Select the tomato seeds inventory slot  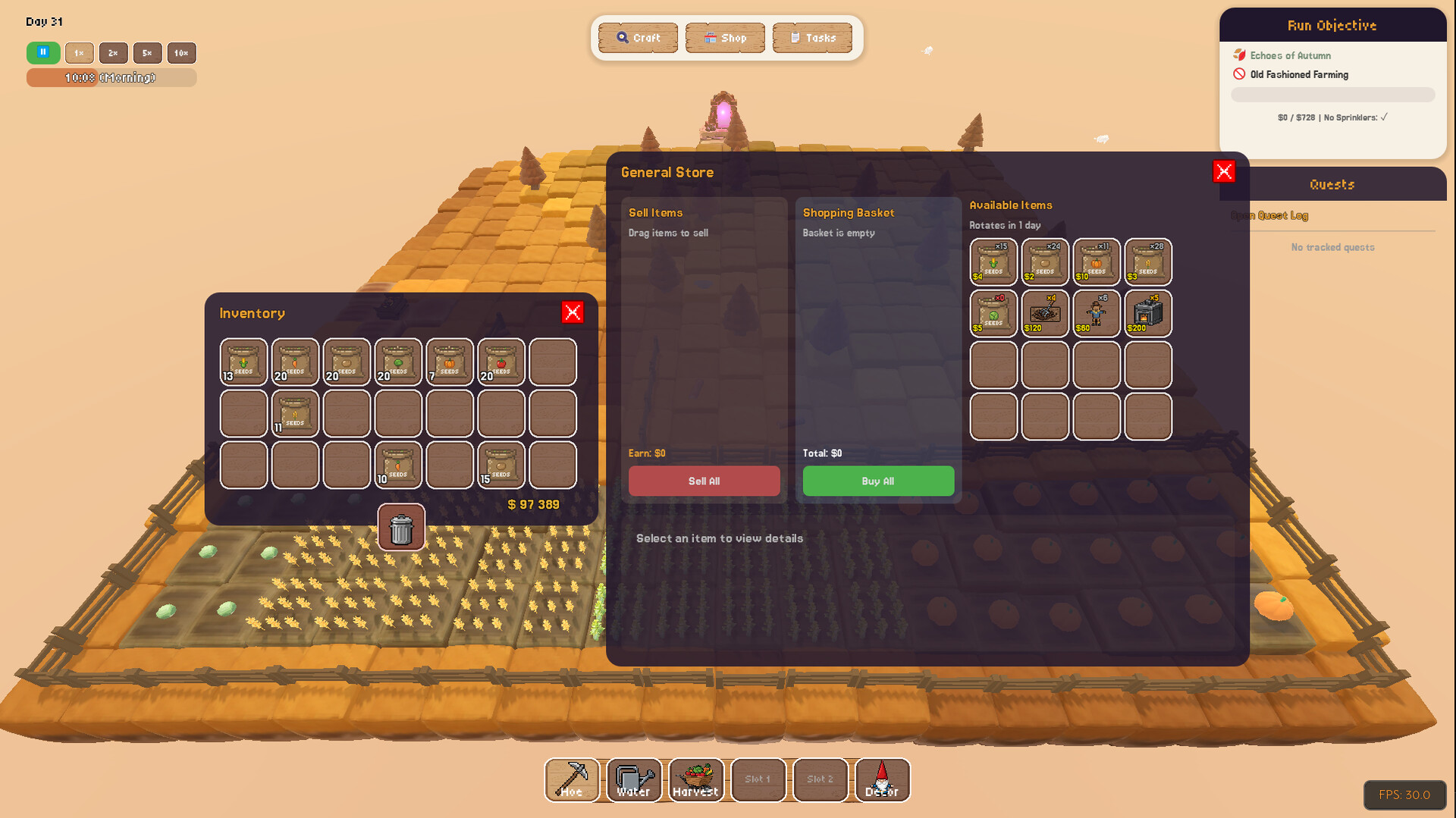(x=501, y=362)
